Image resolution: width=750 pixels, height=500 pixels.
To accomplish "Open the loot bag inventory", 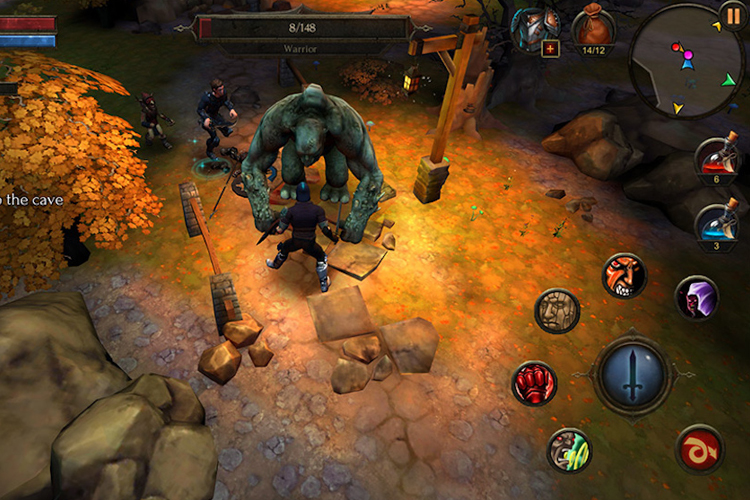I will pos(593,28).
